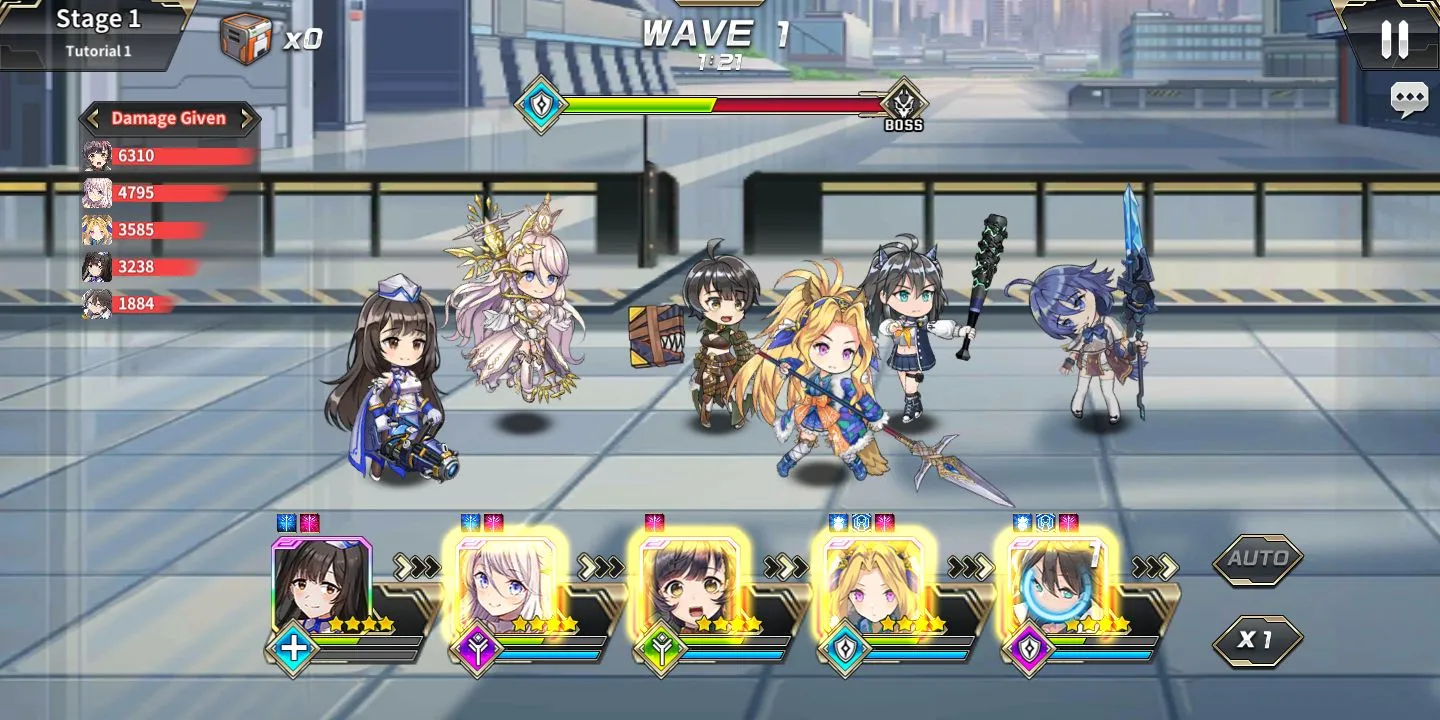Image resolution: width=1440 pixels, height=720 pixels.
Task: Click the orange loot crate counter icon
Action: click(246, 40)
